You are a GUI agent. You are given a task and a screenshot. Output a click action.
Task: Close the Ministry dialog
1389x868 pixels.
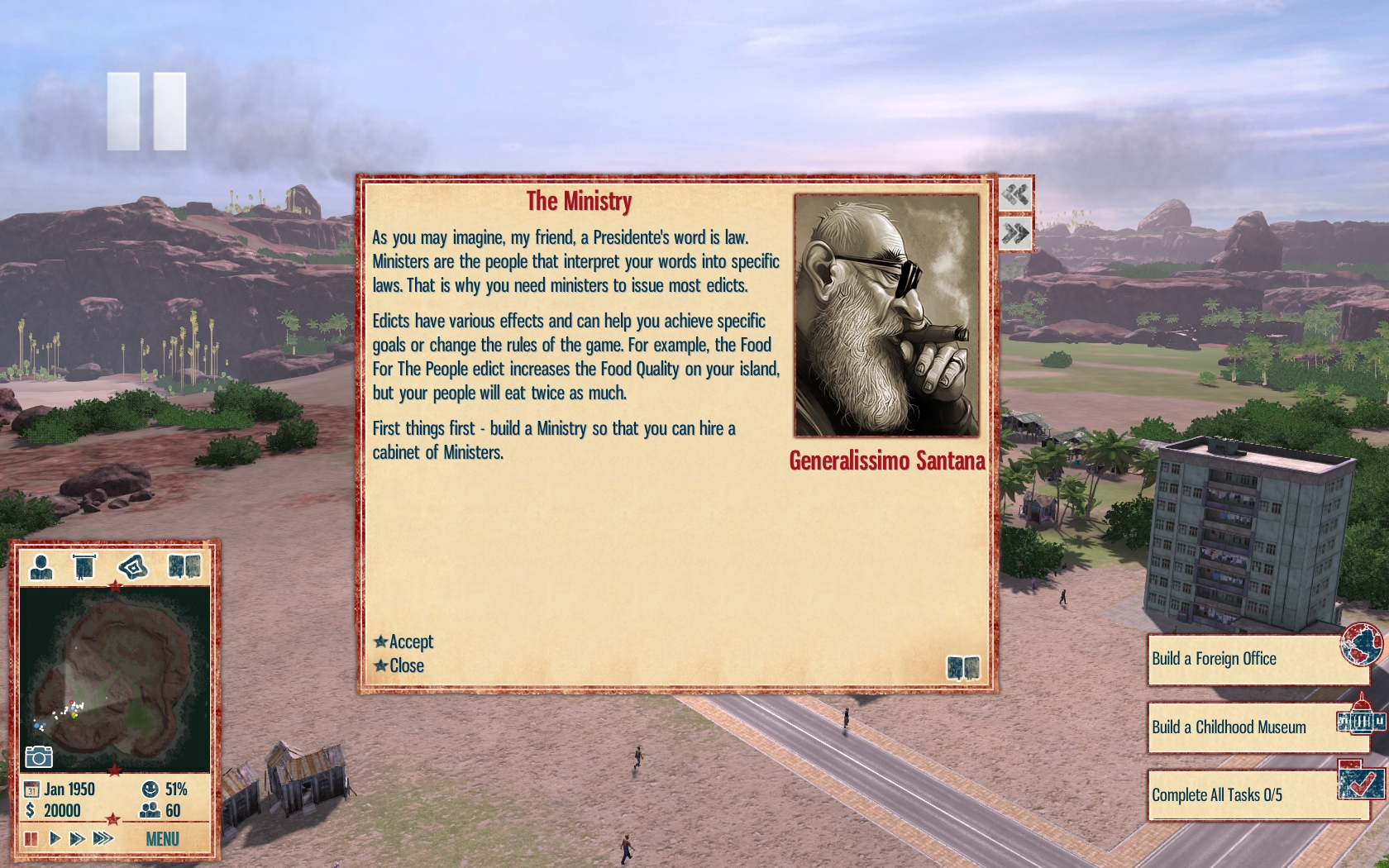click(x=399, y=665)
